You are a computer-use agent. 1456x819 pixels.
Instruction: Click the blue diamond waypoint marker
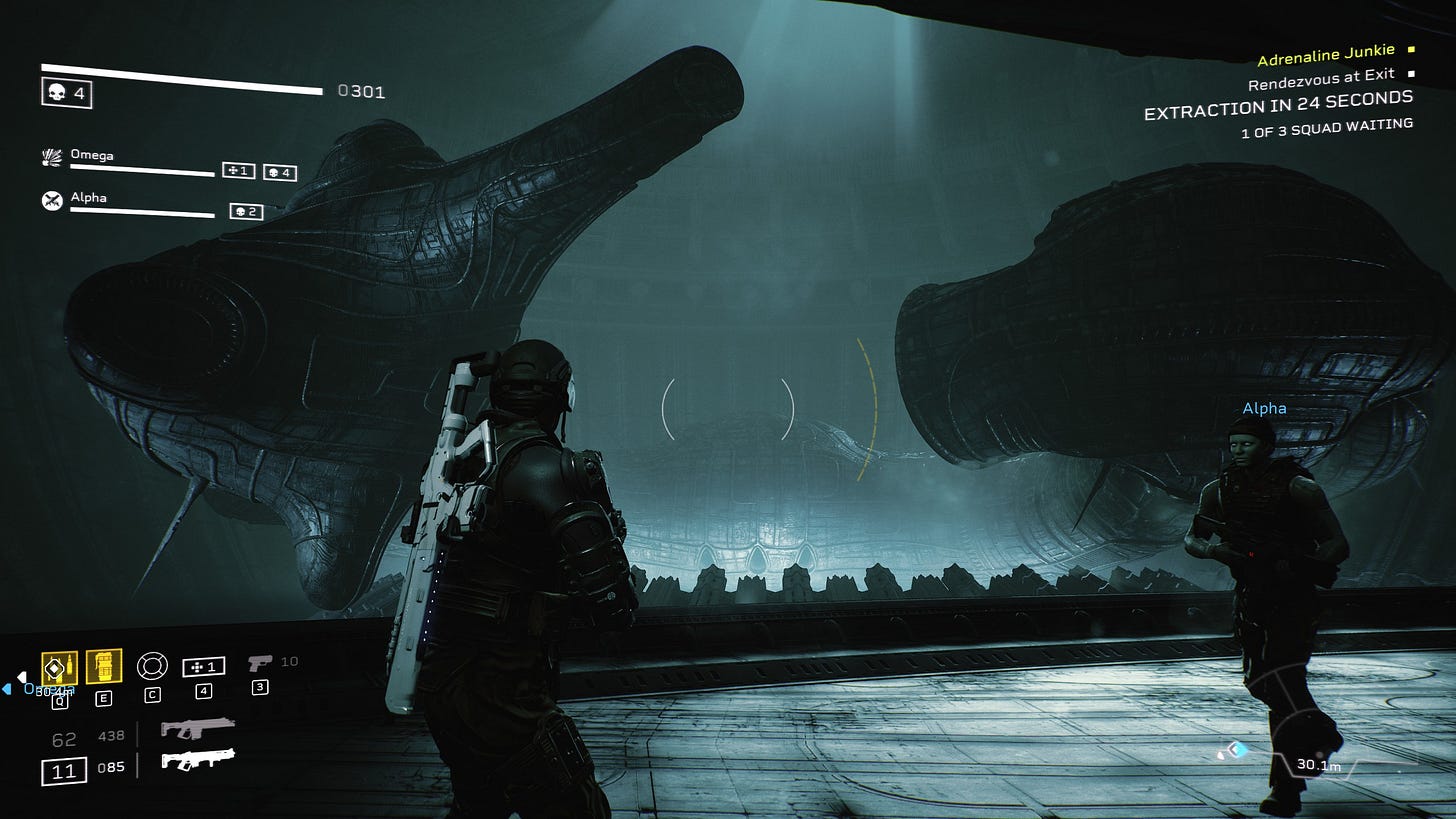[1237, 749]
